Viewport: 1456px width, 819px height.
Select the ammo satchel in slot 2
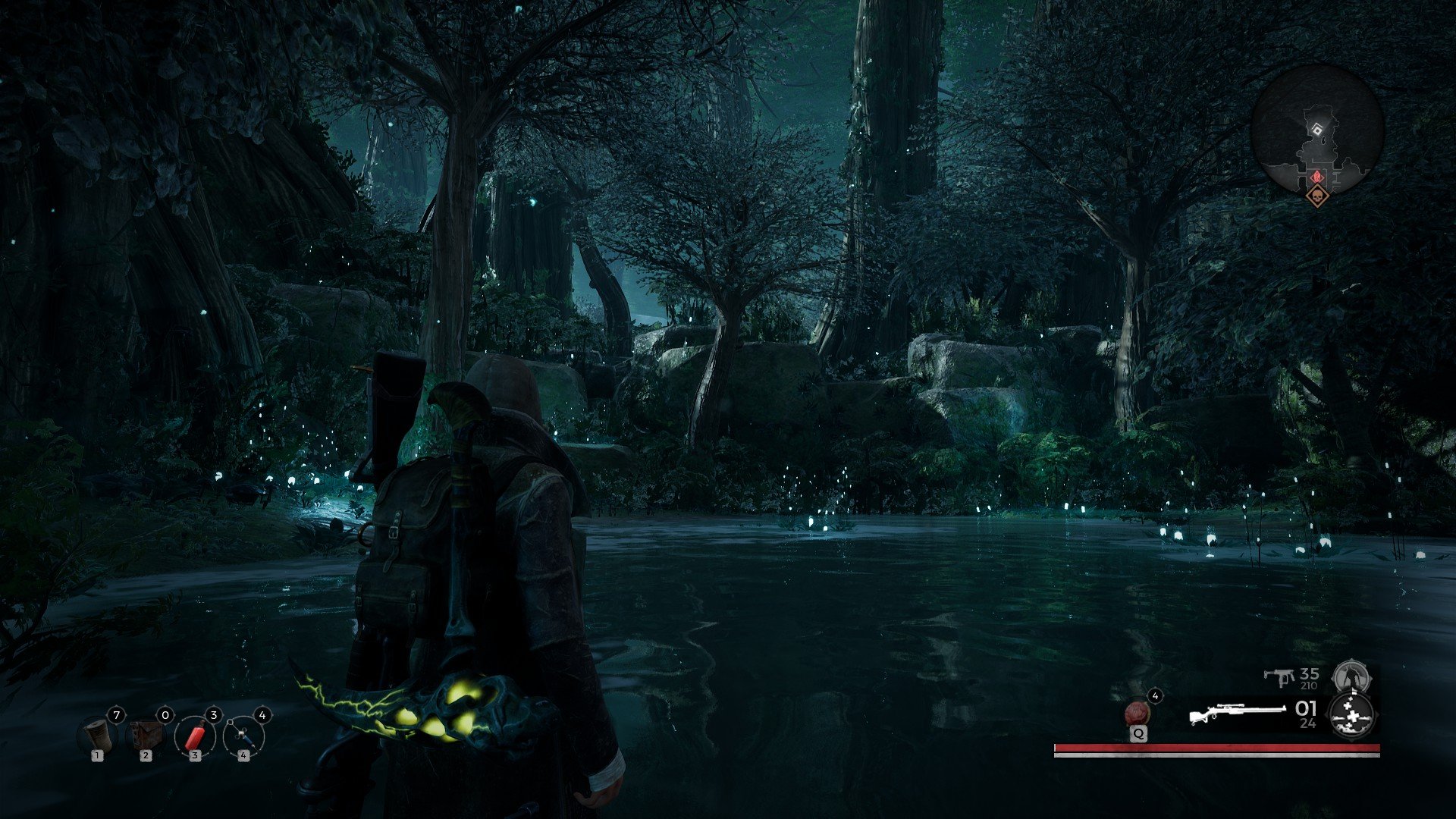coord(146,736)
